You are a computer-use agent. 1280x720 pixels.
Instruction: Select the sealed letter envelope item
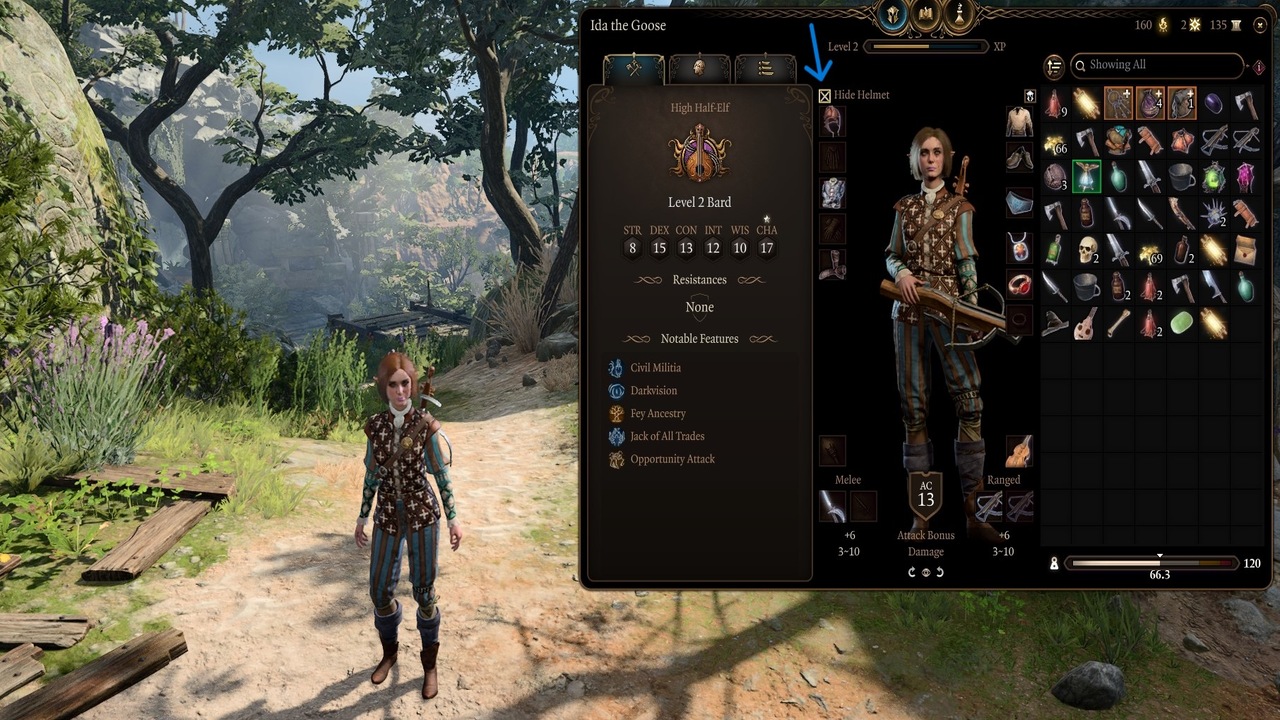pos(1246,249)
